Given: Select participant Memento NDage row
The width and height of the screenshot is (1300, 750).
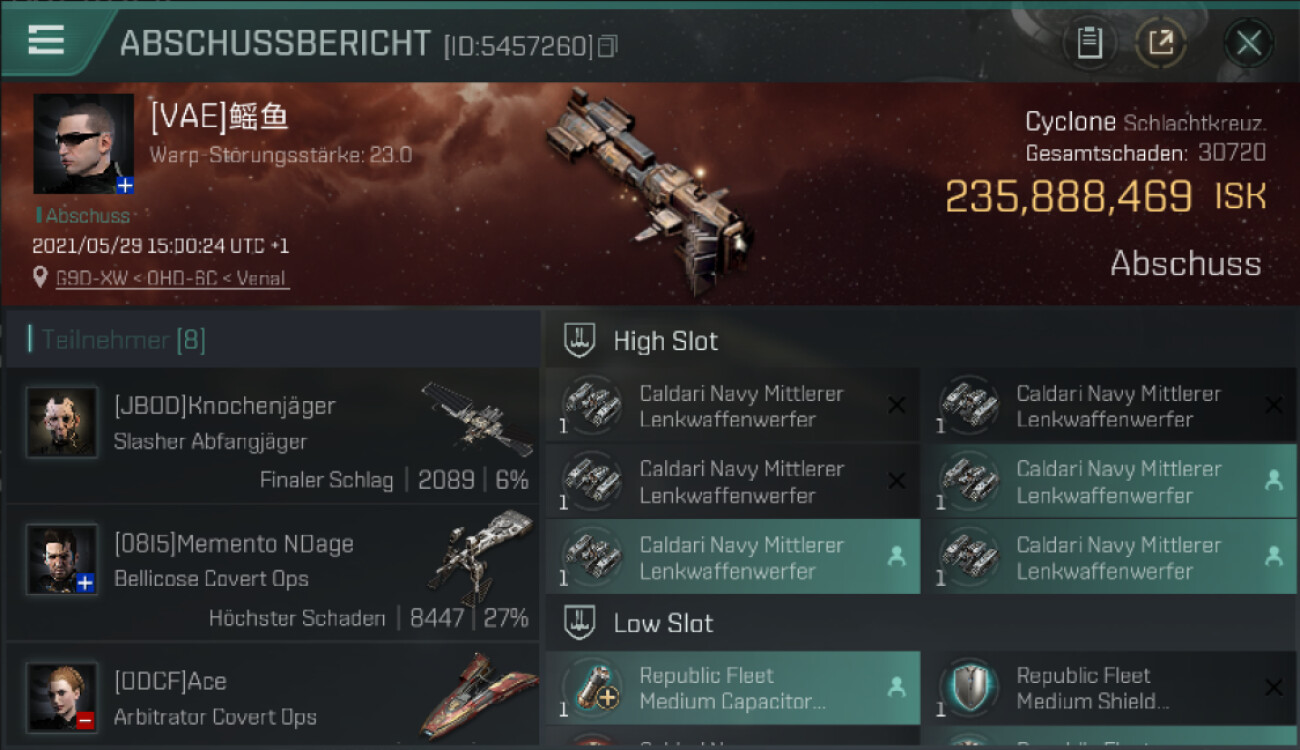Looking at the screenshot, I should [x=272, y=575].
